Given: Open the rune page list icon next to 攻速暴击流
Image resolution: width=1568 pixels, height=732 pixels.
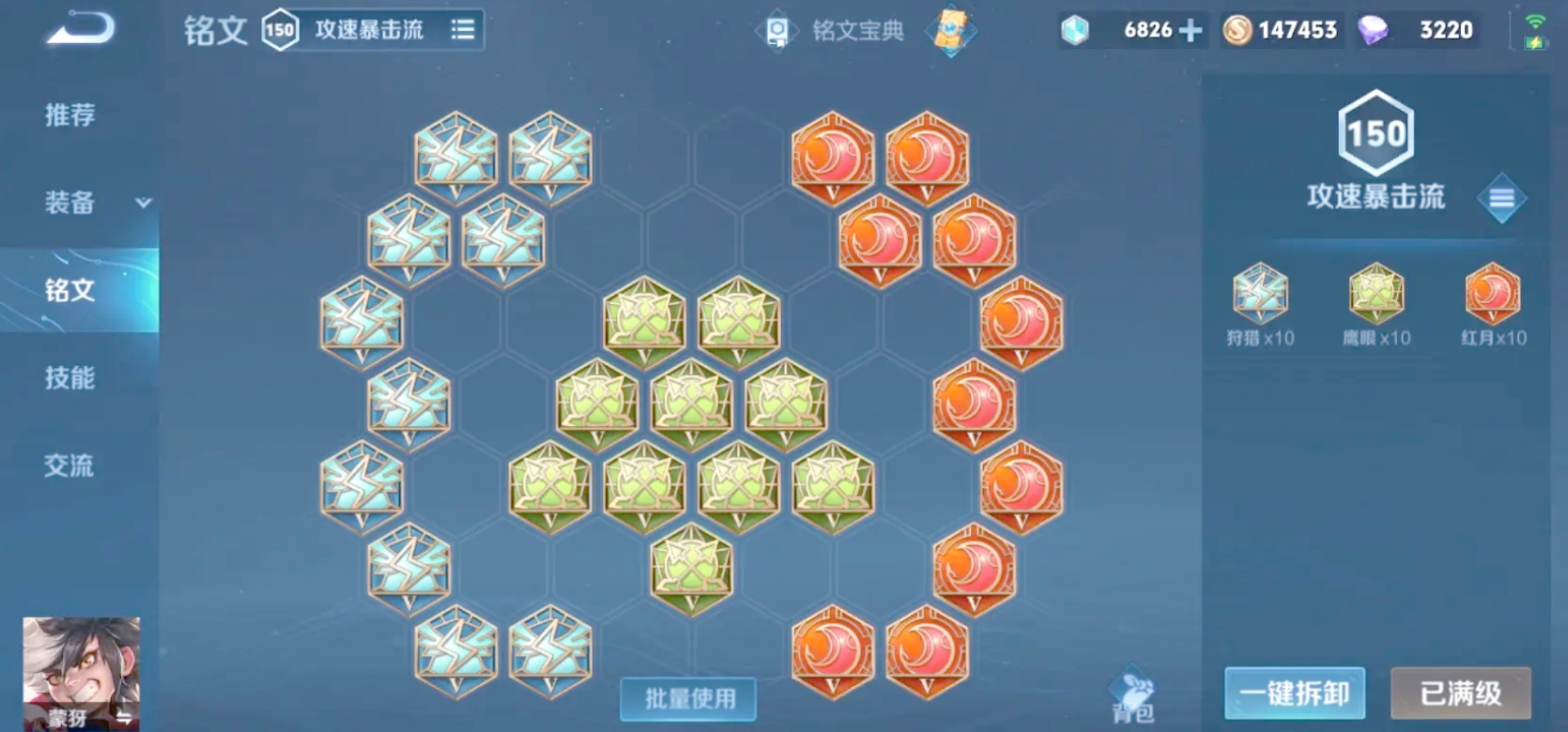Looking at the screenshot, I should pyautogui.click(x=462, y=29).
